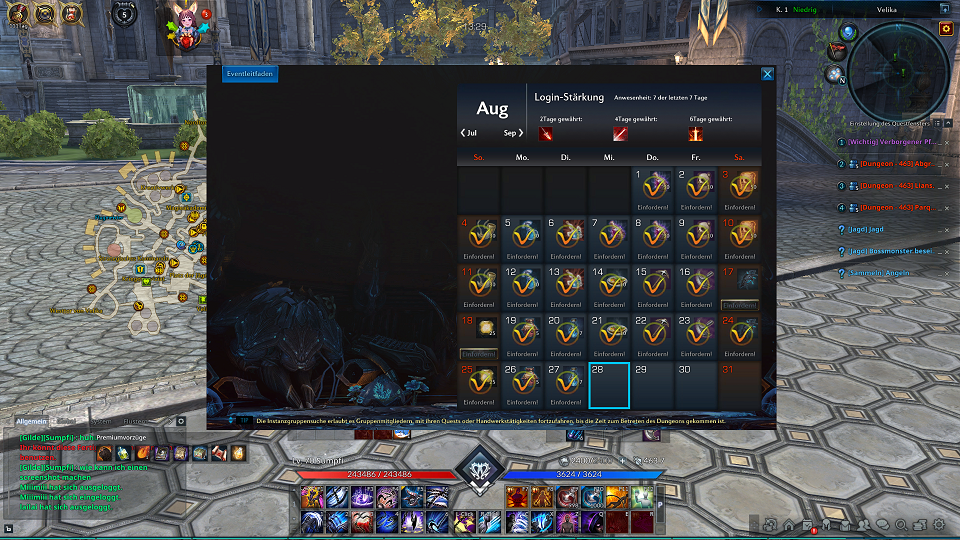This screenshot has width=960, height=540.
Task: Close the login calendar window
Action: point(767,74)
